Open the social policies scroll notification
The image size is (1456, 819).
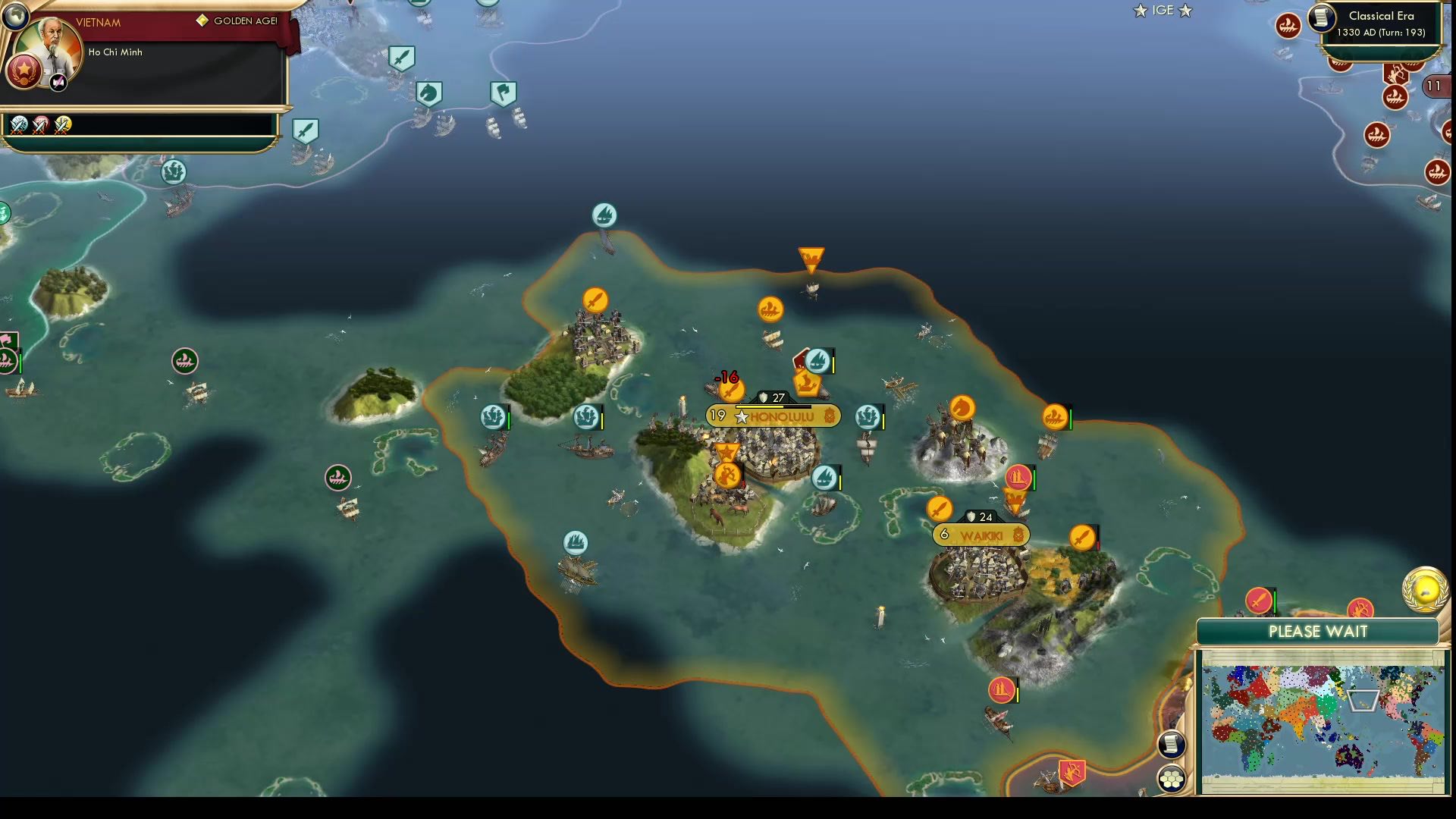[x=1169, y=745]
